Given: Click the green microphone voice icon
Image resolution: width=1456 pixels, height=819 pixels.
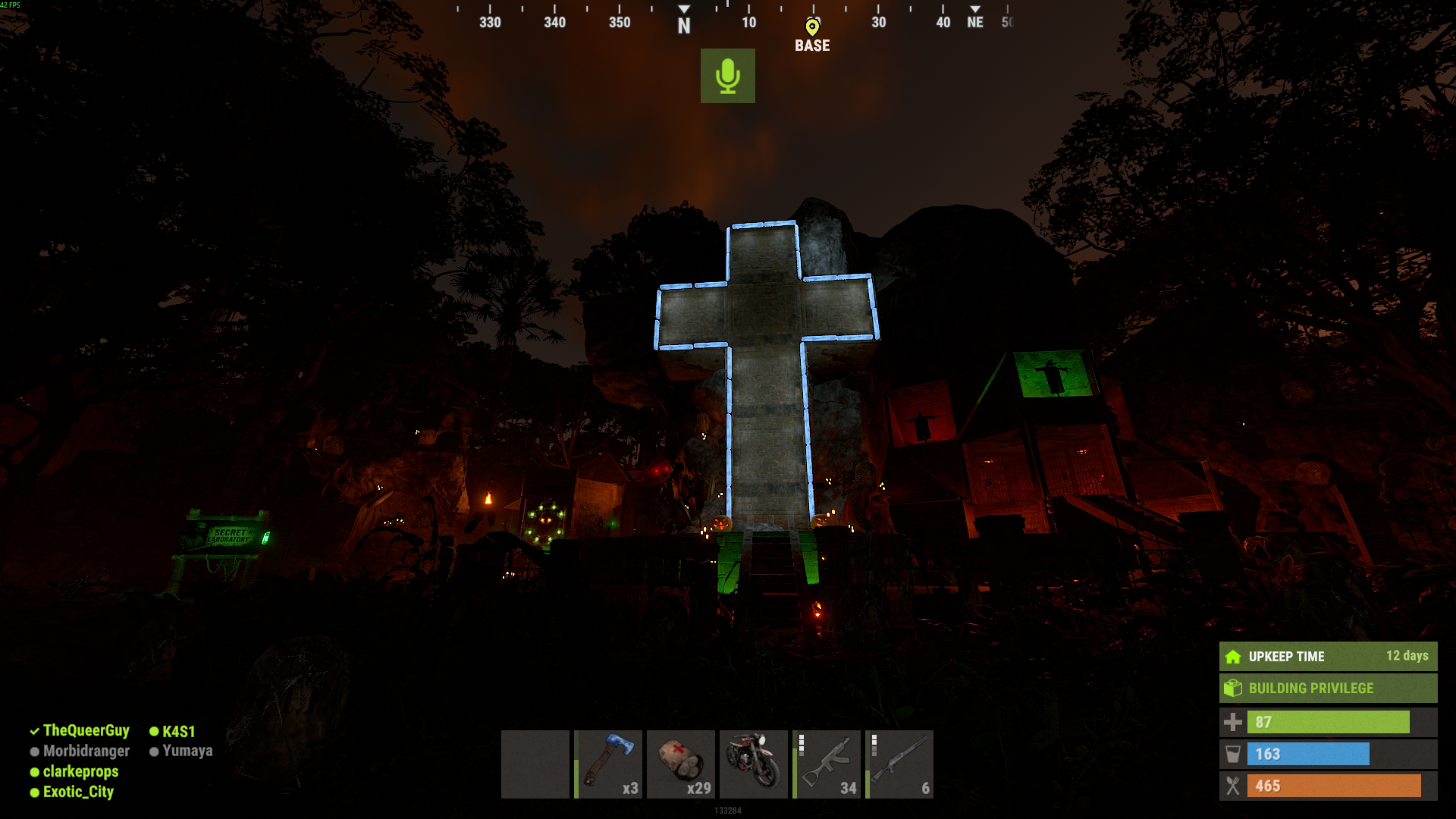Looking at the screenshot, I should click(727, 76).
